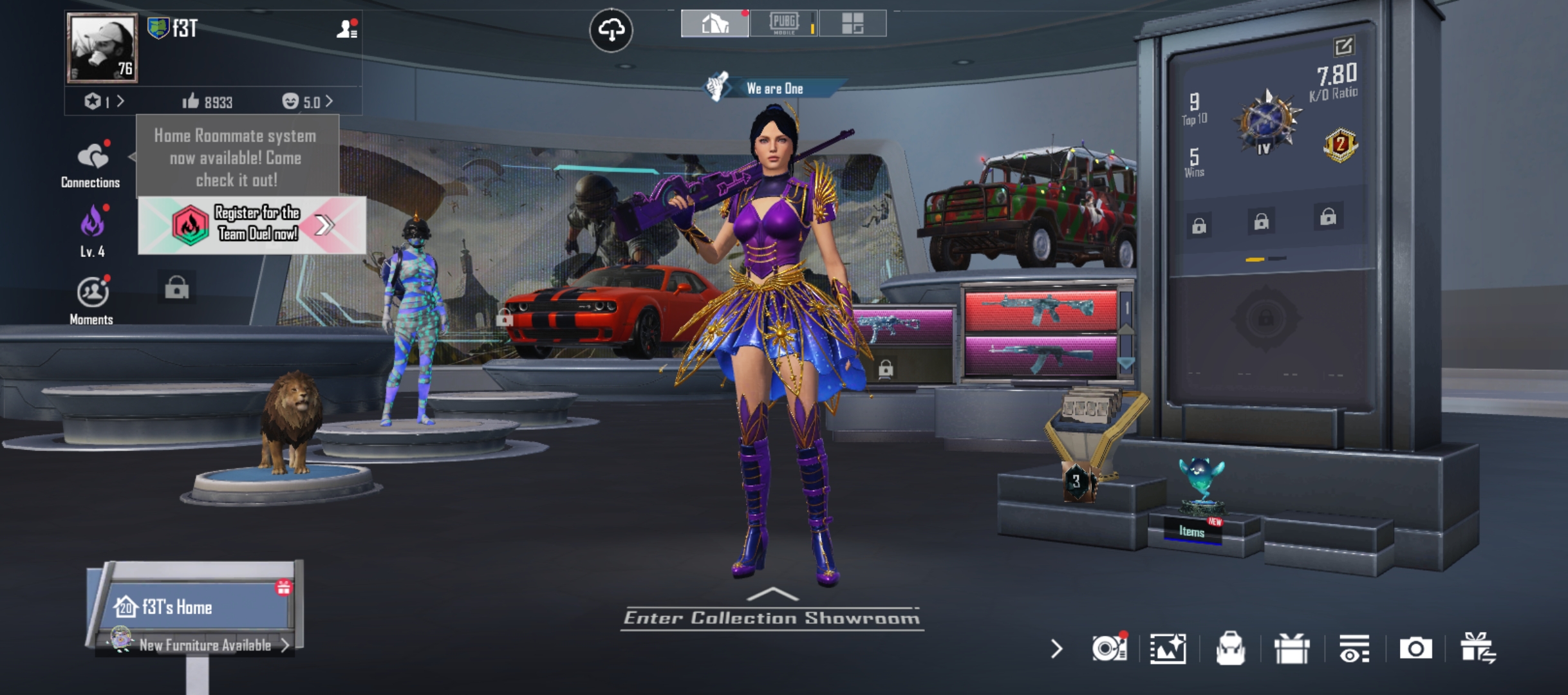This screenshot has width=1568, height=695.
Task: Open New Furniture Available link
Action: (x=206, y=645)
